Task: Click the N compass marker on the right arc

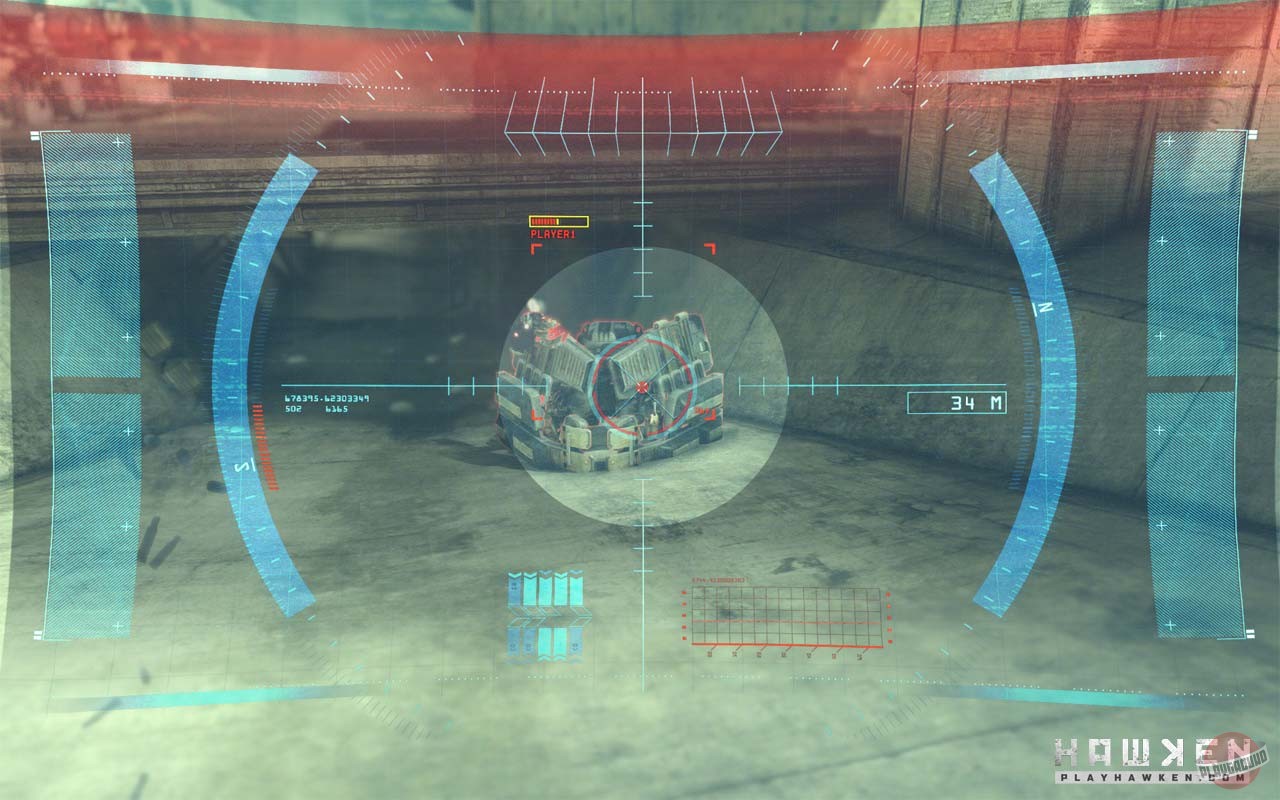Action: (1043, 307)
